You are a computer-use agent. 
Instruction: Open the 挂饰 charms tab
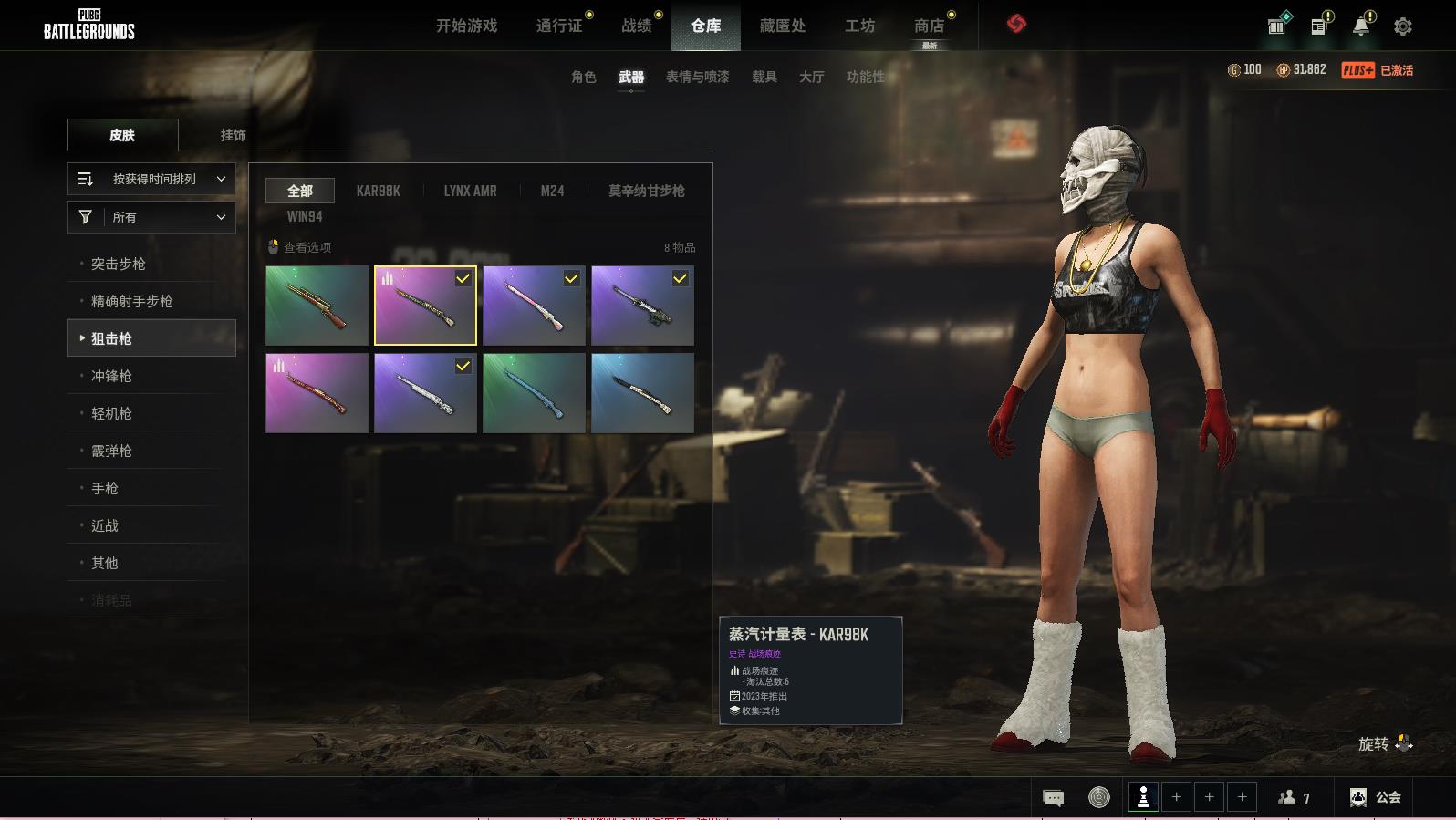tap(233, 135)
